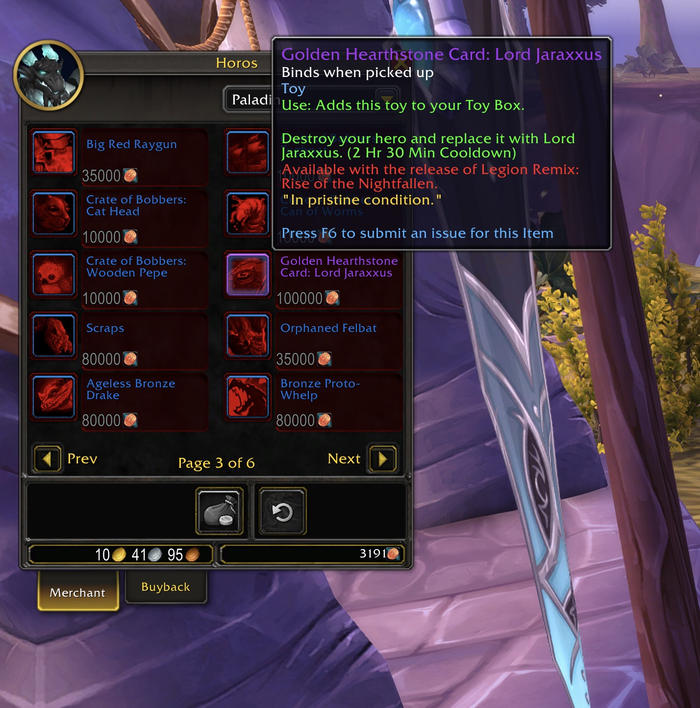Go to the next merchant page
This screenshot has height=708, width=700.
click(x=382, y=459)
